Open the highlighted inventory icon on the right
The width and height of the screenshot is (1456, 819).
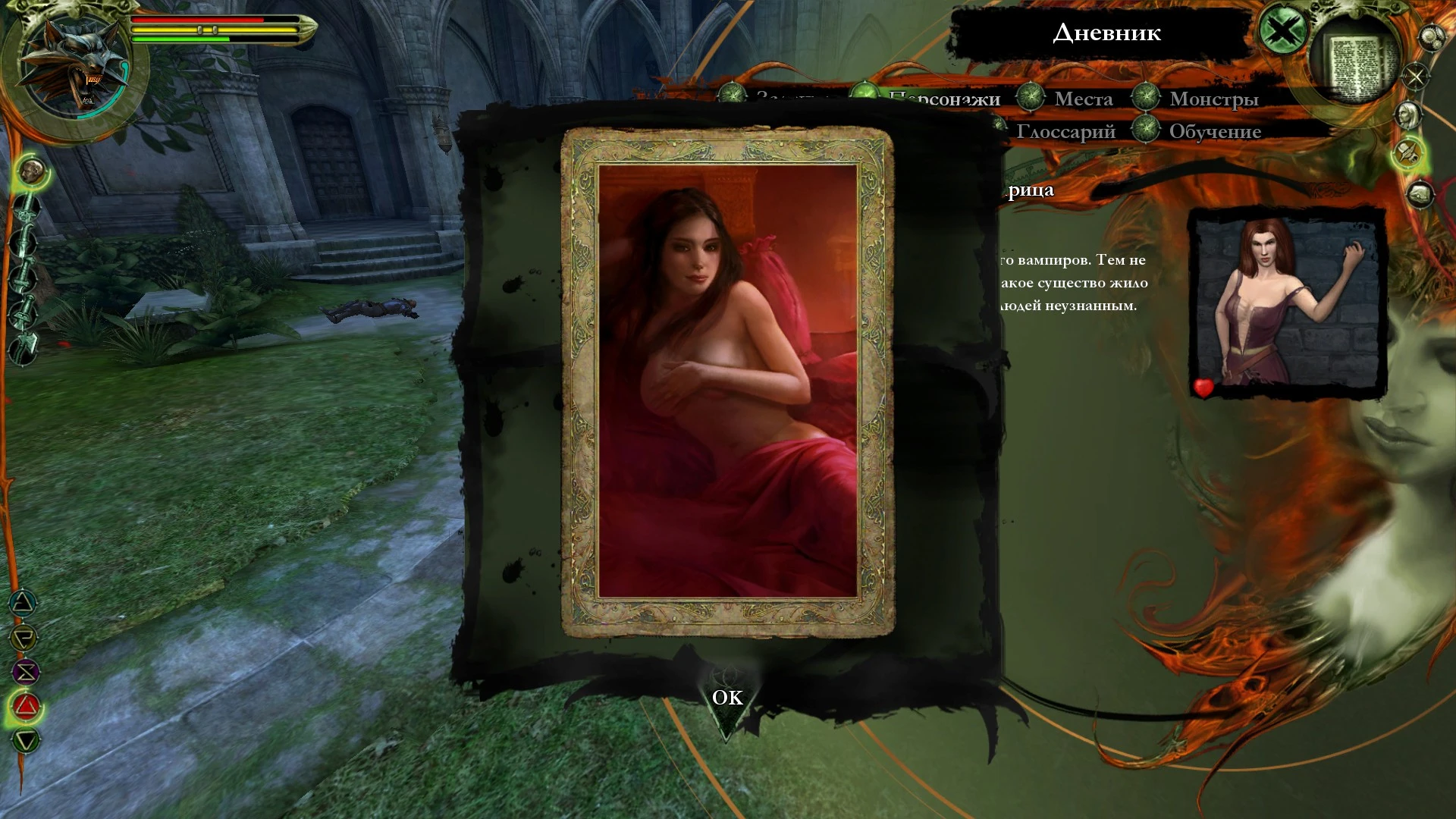tap(1408, 154)
